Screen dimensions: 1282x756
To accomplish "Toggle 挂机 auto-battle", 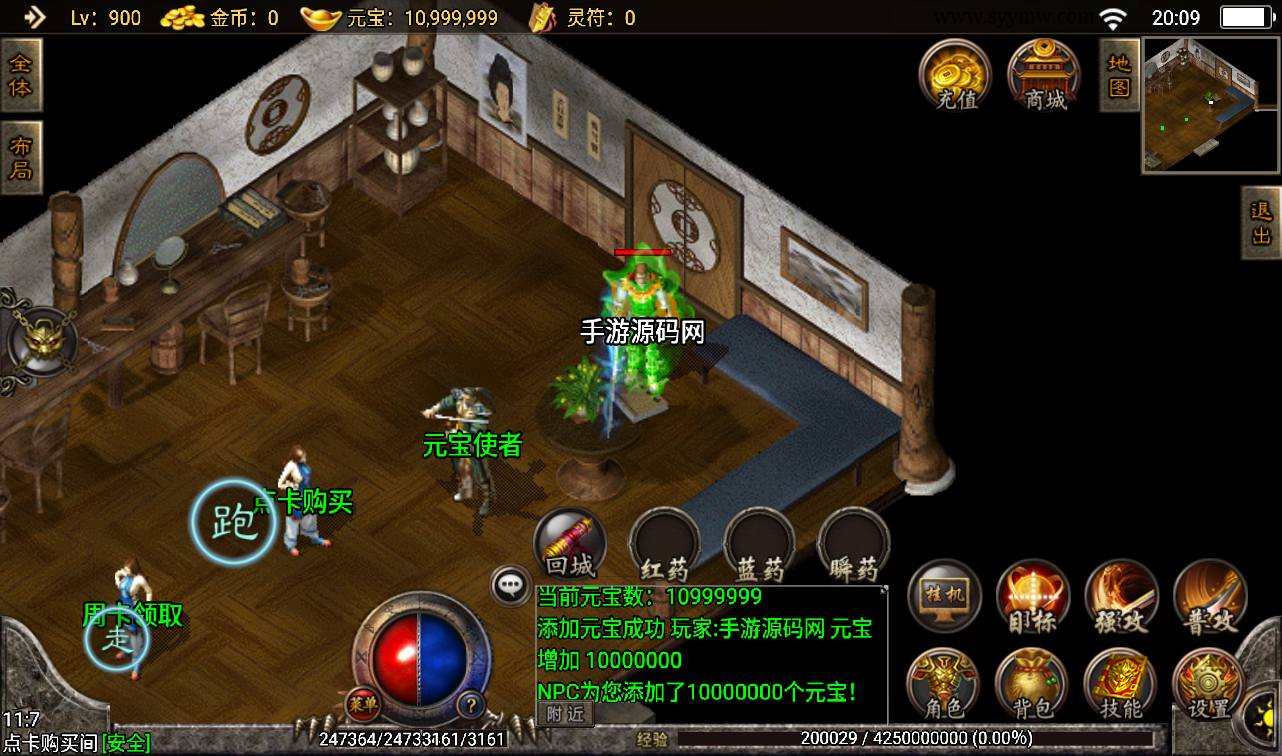I will pyautogui.click(x=943, y=597).
